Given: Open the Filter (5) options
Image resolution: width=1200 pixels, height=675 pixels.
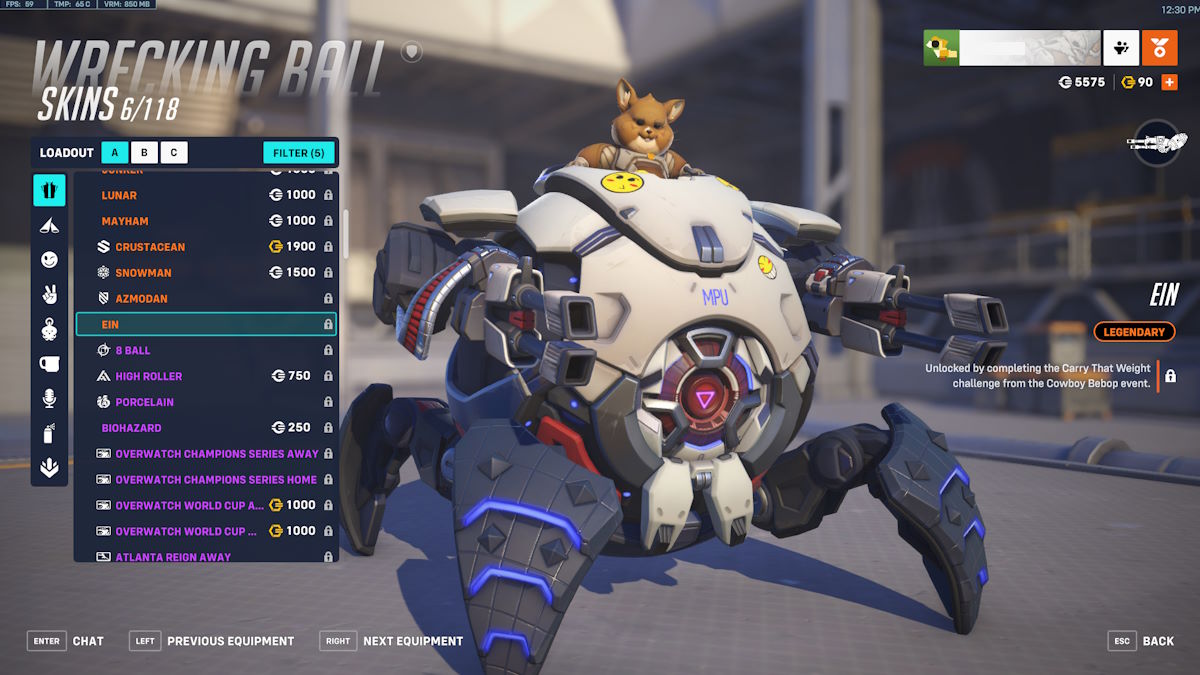Looking at the screenshot, I should coord(298,153).
